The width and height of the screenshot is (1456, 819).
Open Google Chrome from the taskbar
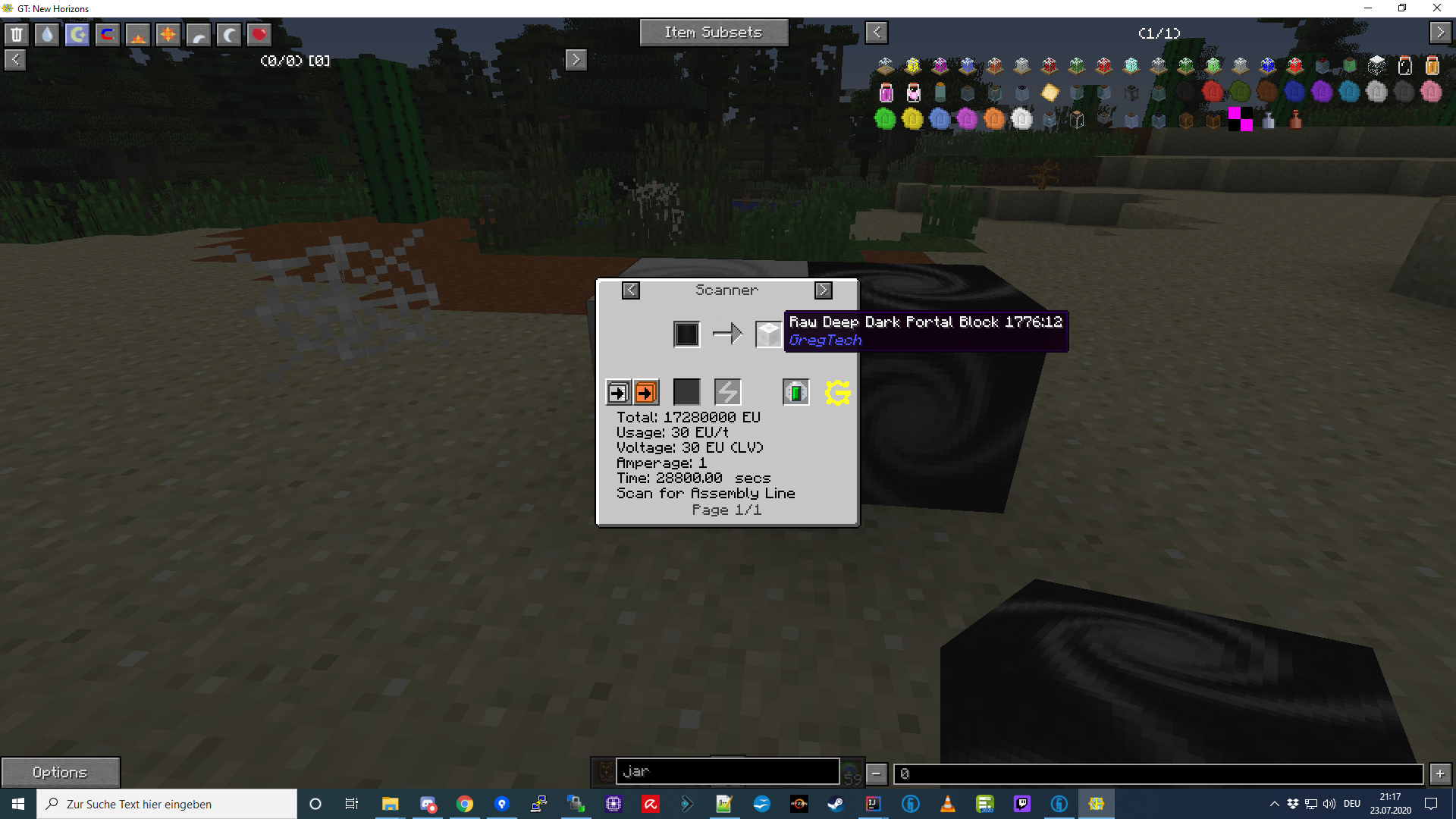465,804
